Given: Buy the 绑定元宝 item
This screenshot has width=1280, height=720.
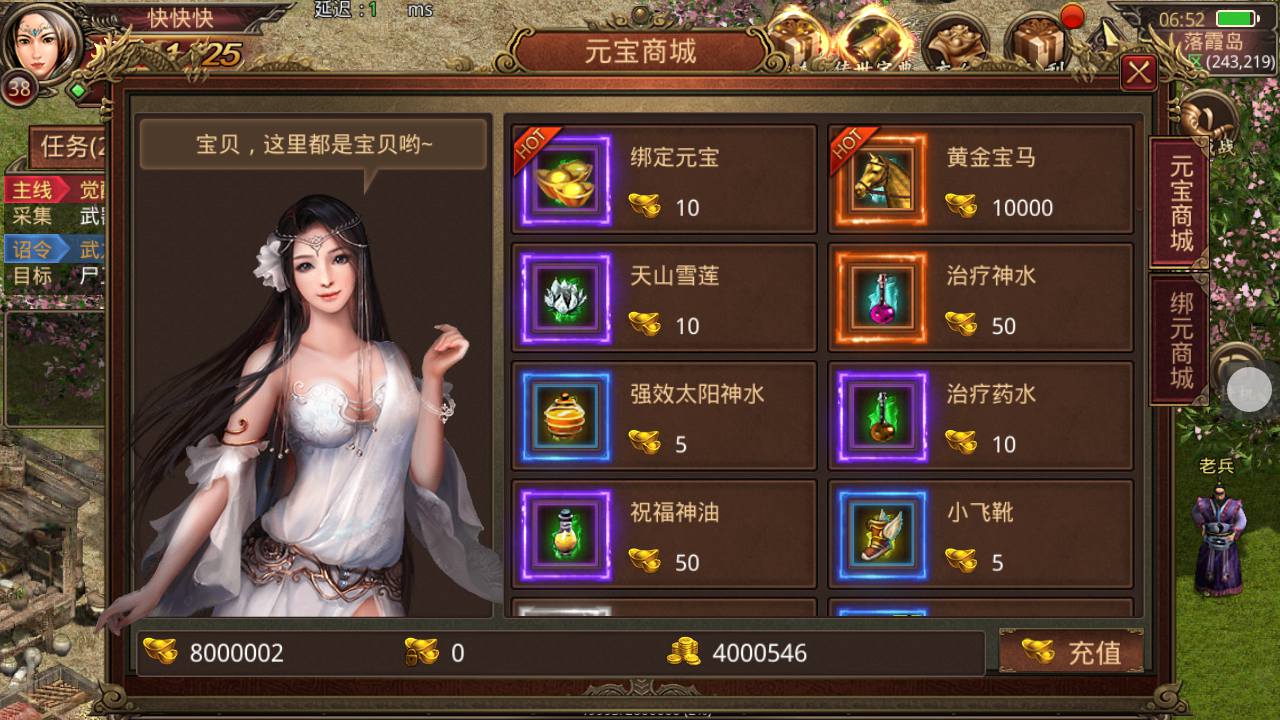Looking at the screenshot, I should [x=664, y=180].
